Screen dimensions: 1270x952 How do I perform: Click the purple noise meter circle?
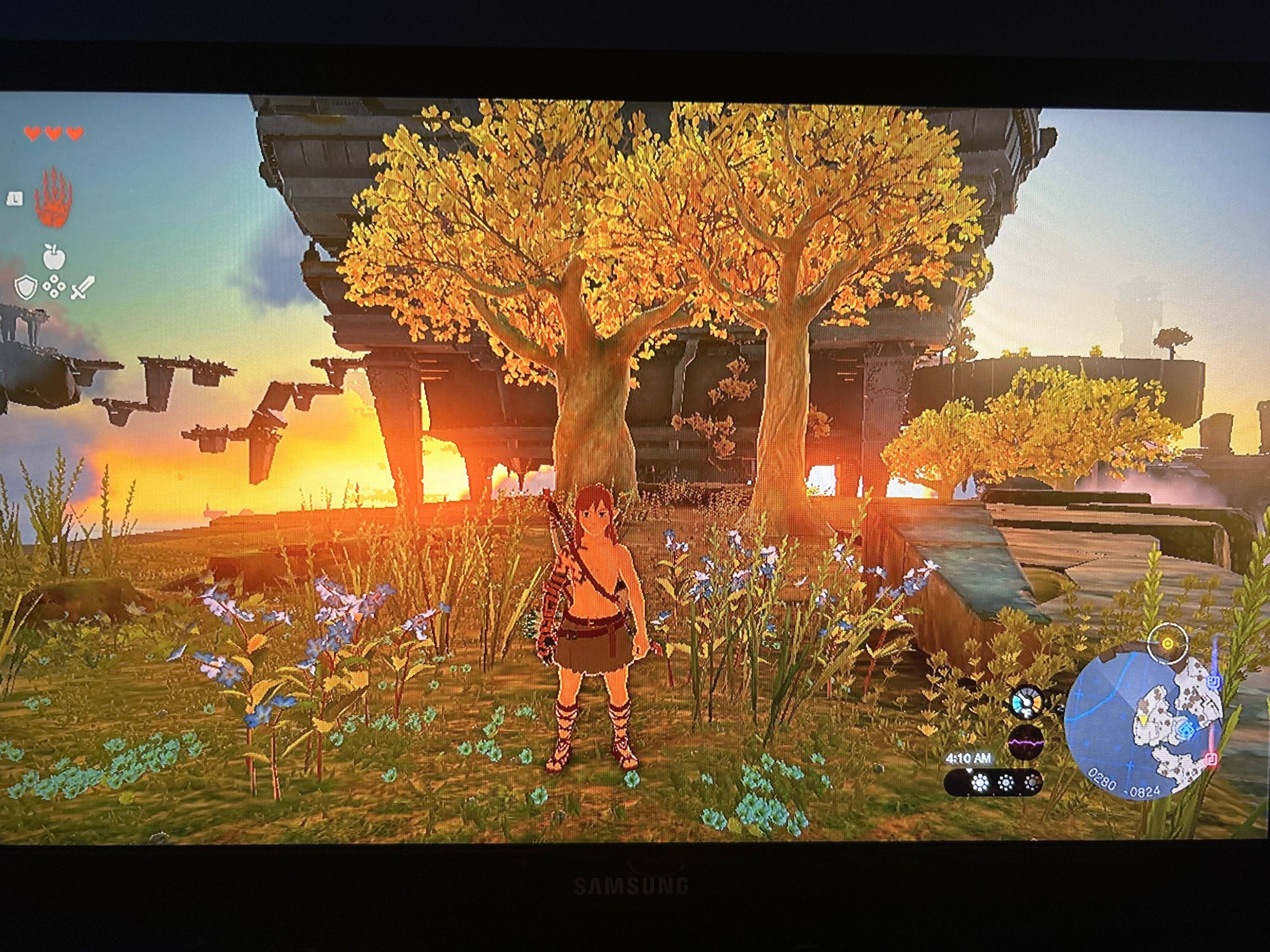pos(1025,741)
